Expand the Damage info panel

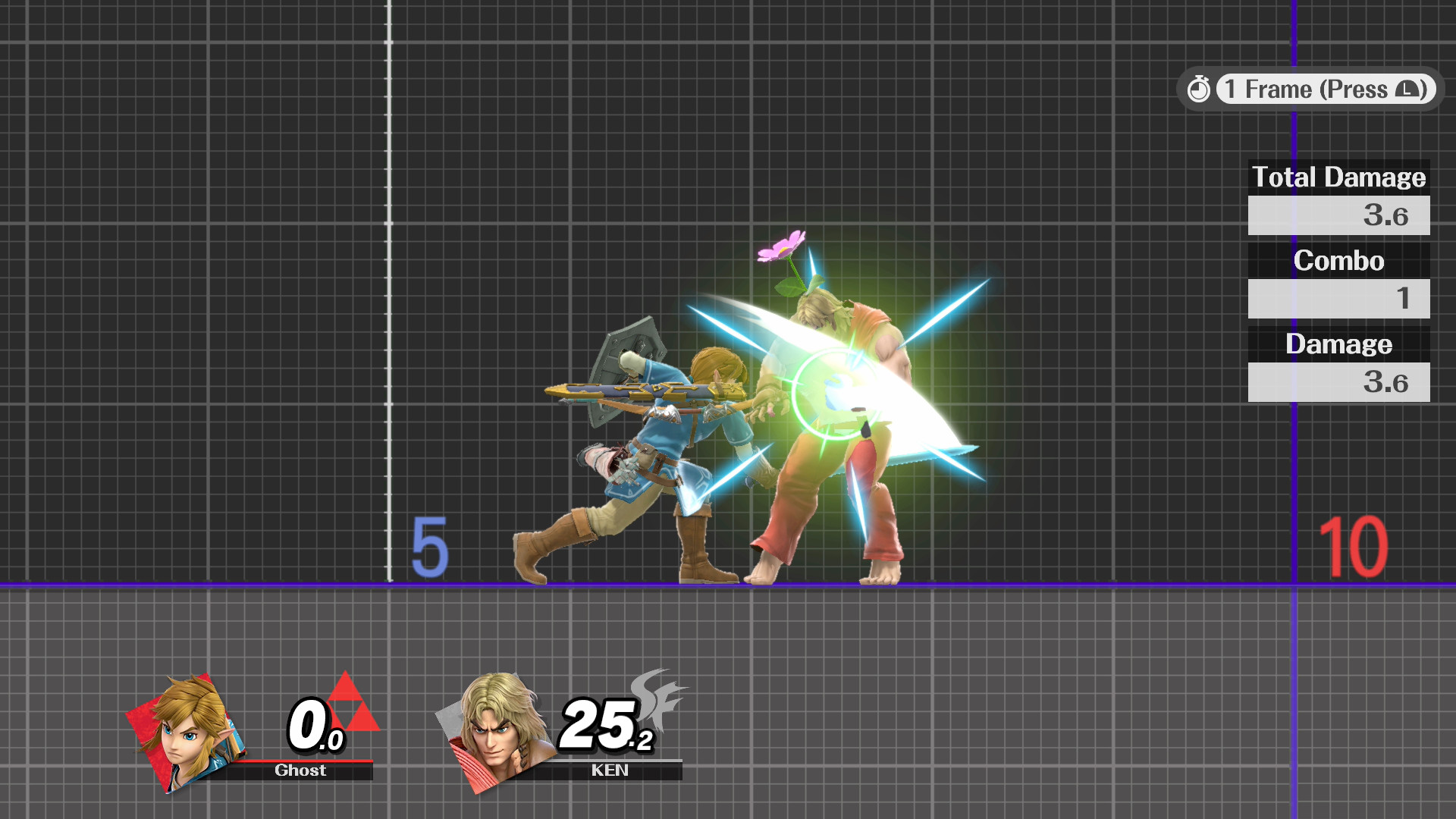[1338, 344]
